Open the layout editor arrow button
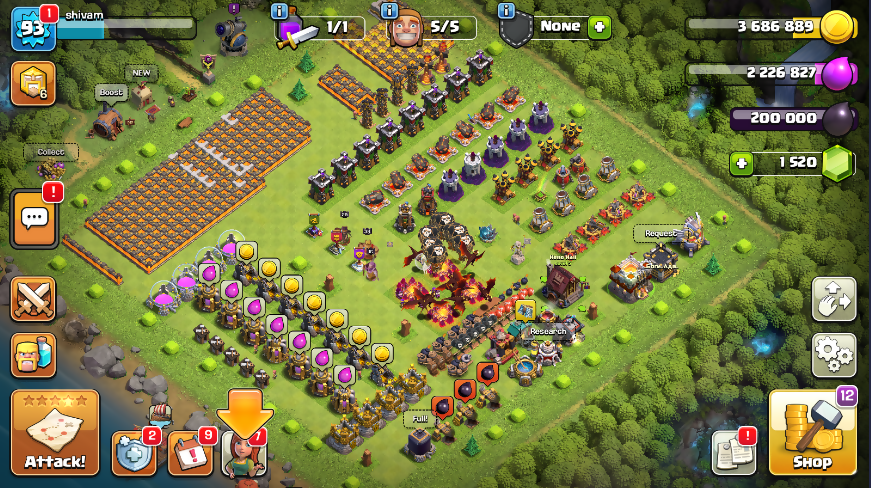 pyautogui.click(x=833, y=299)
